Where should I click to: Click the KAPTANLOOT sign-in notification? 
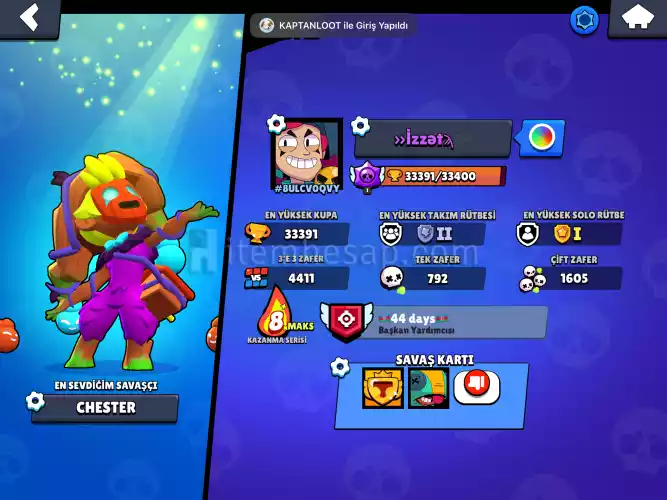(x=334, y=25)
